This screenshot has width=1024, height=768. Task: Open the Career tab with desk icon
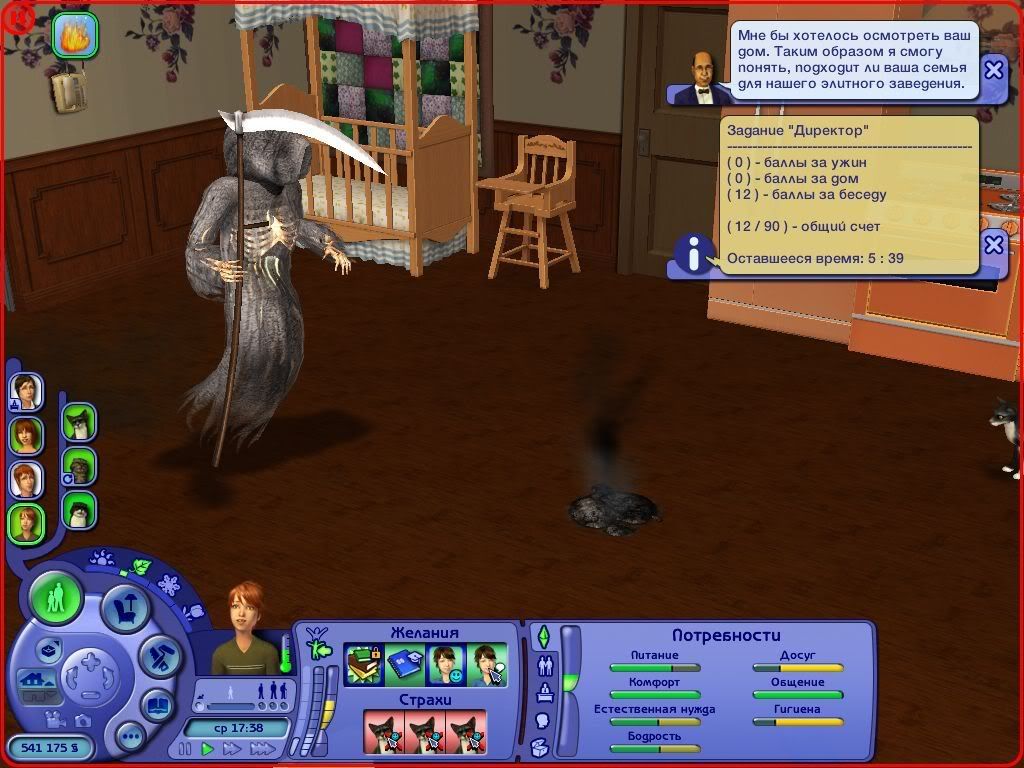545,692
